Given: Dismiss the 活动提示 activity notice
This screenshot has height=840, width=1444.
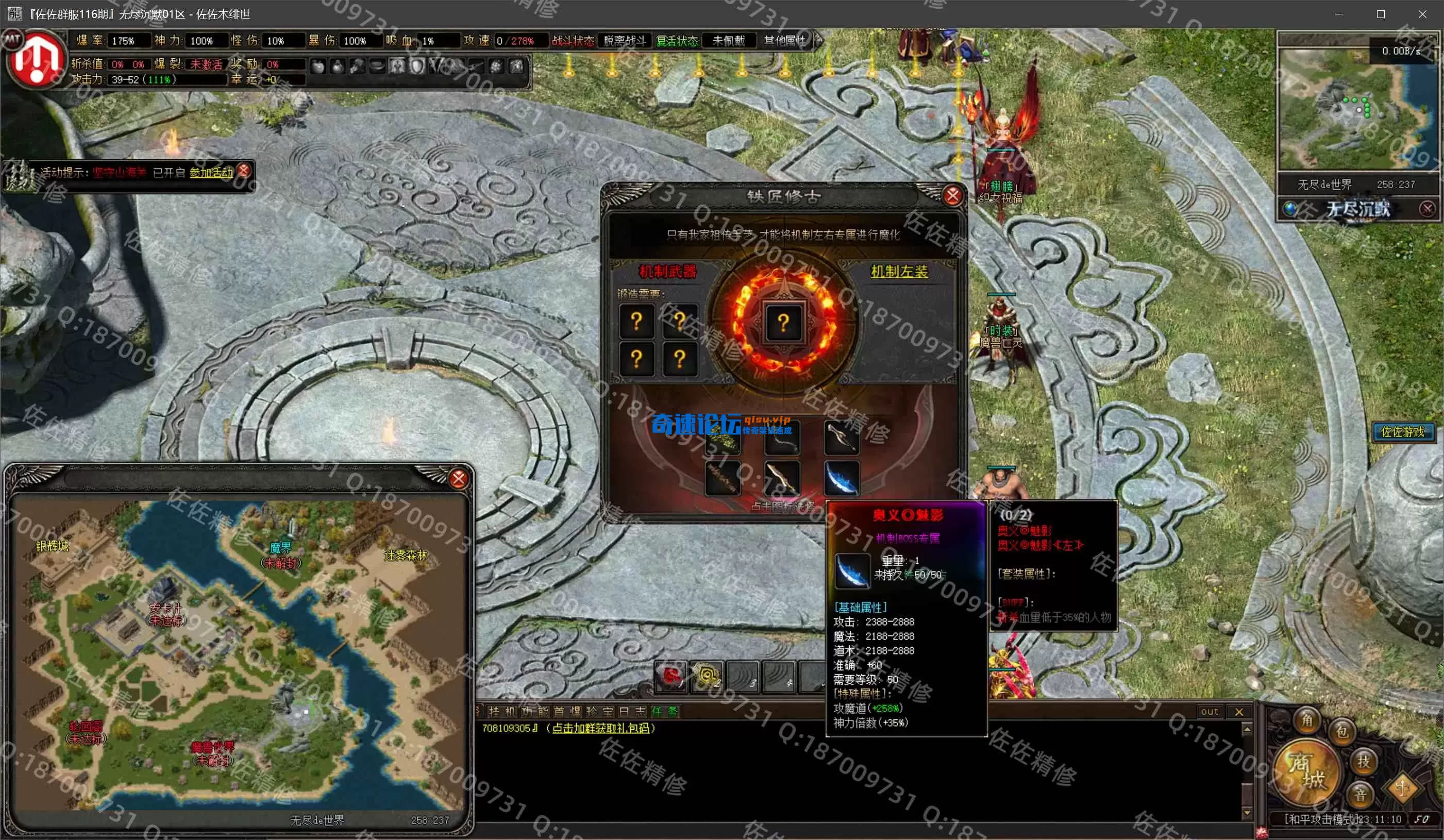Looking at the screenshot, I should click(244, 170).
